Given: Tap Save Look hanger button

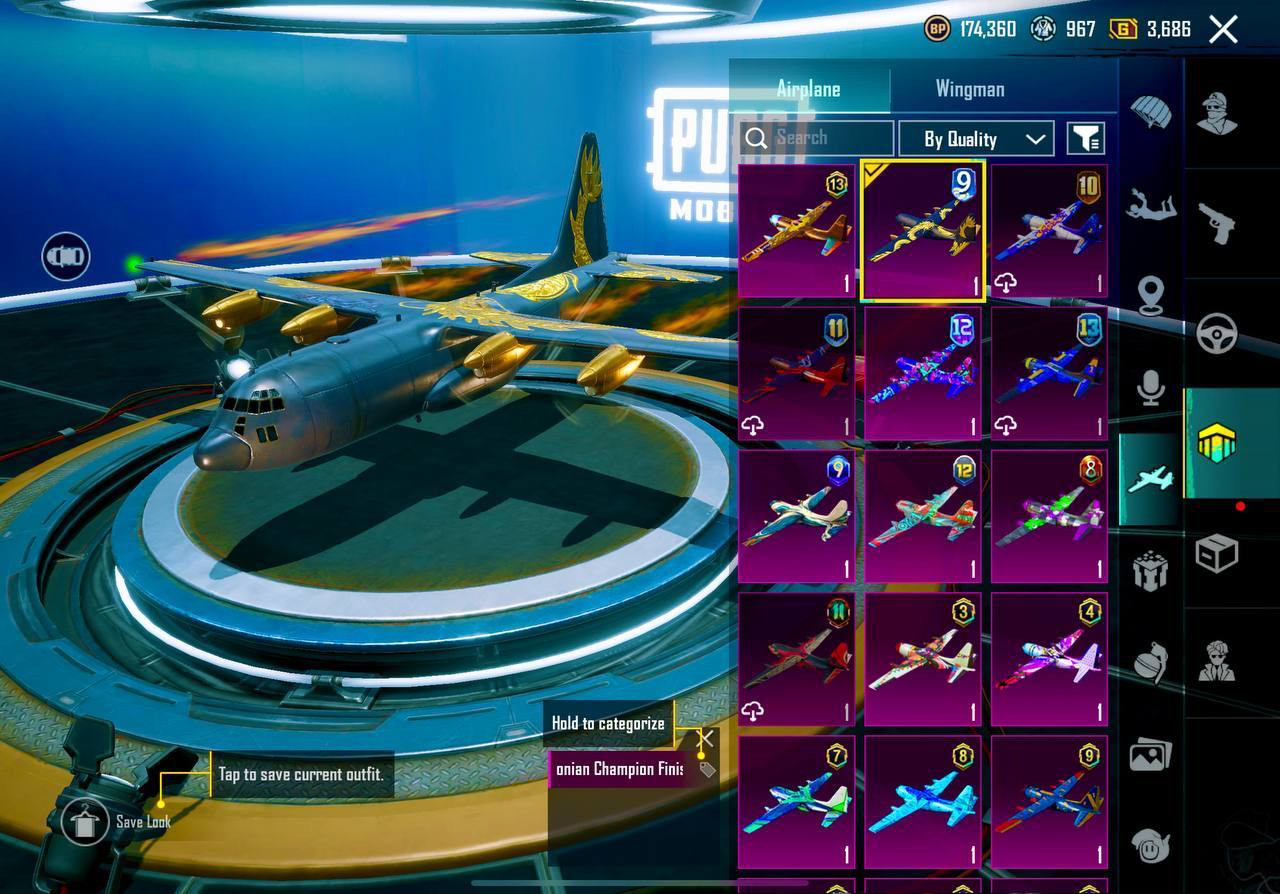Looking at the screenshot, I should [x=85, y=822].
